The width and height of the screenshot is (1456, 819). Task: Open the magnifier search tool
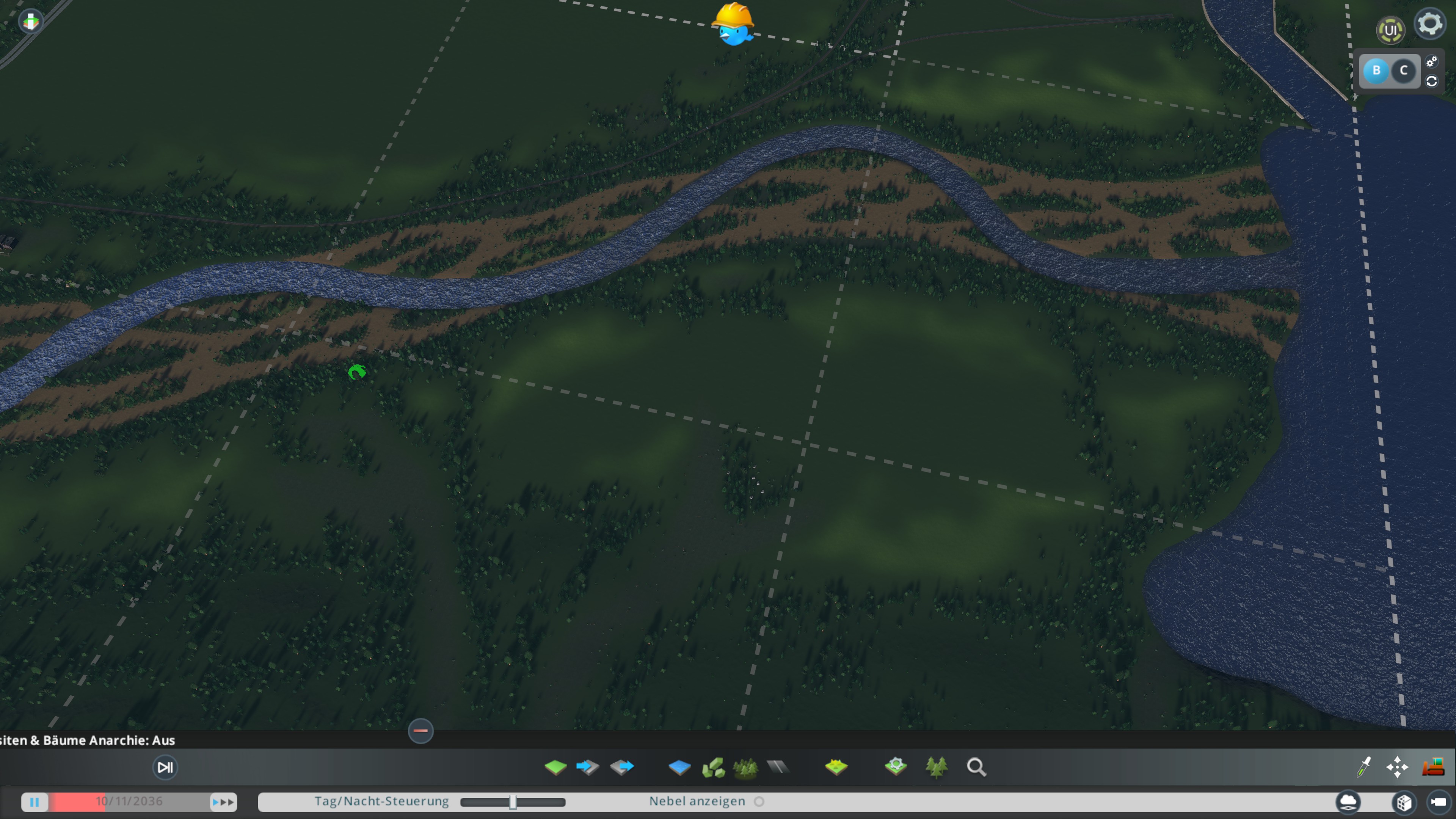976,767
